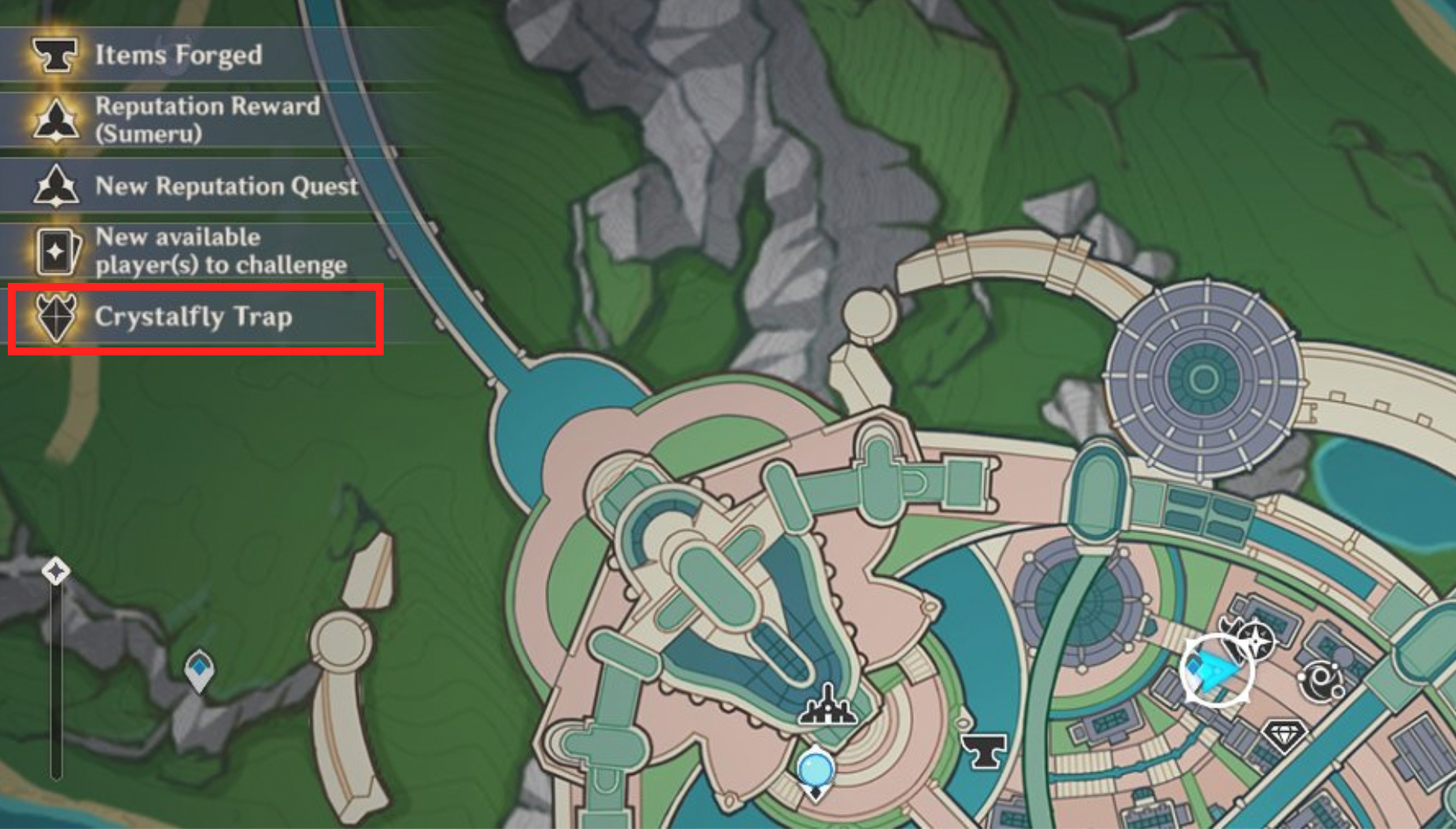Click the New available player(s) to challenge text
The height and width of the screenshot is (829, 1456).
pos(221,251)
